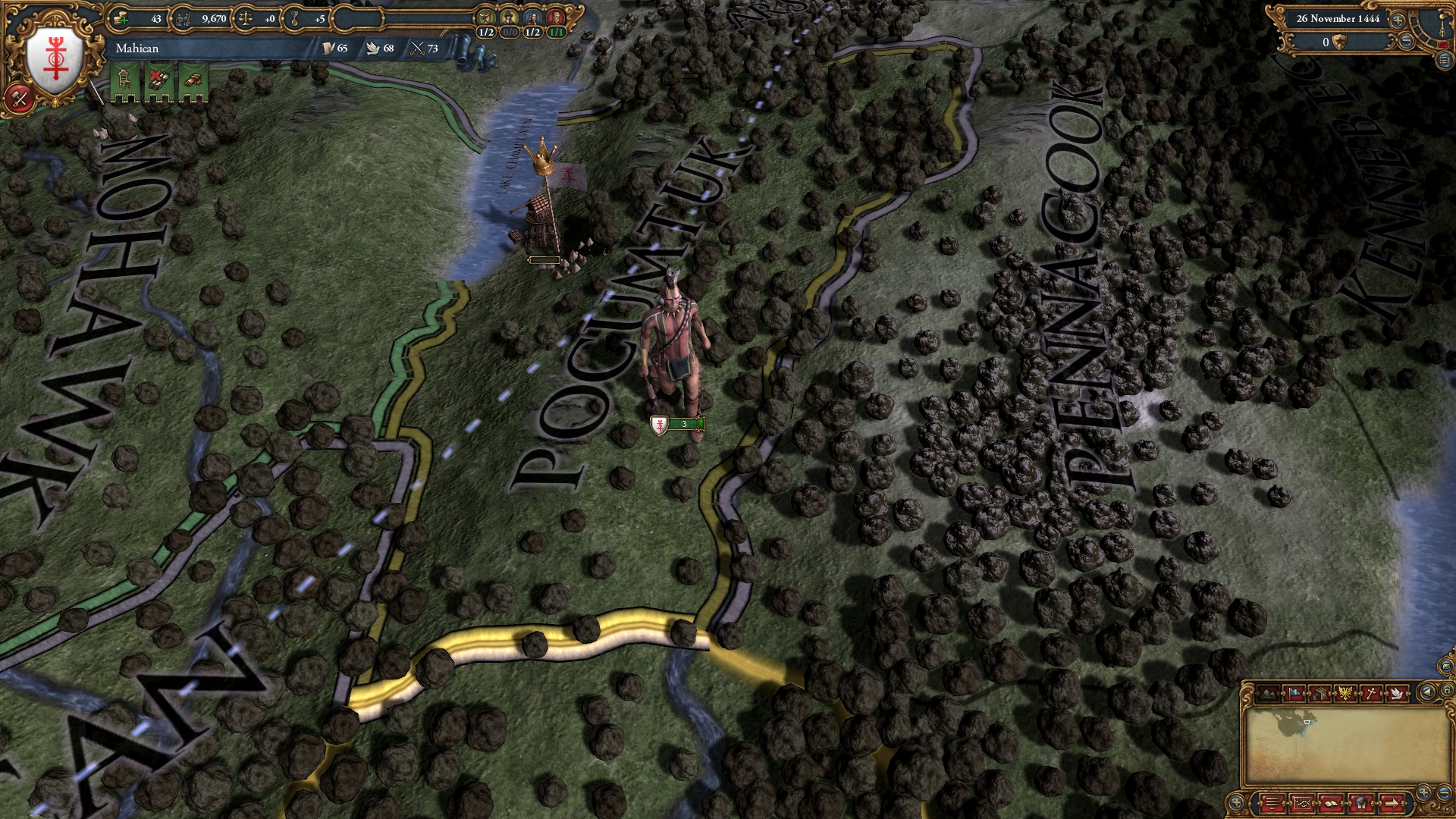This screenshot has height=819, width=1456.
Task: Switch to the terrain mapmode
Action: (1267, 692)
